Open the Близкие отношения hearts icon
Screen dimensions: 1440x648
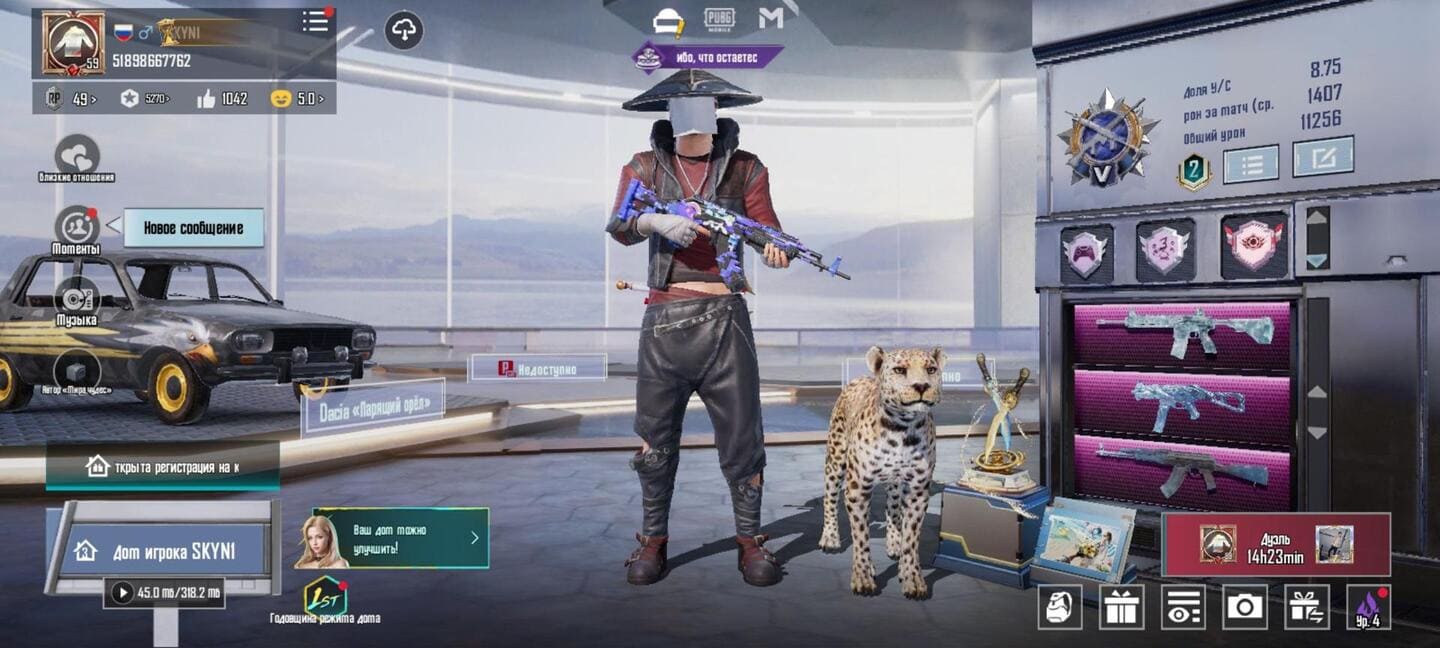(77, 156)
